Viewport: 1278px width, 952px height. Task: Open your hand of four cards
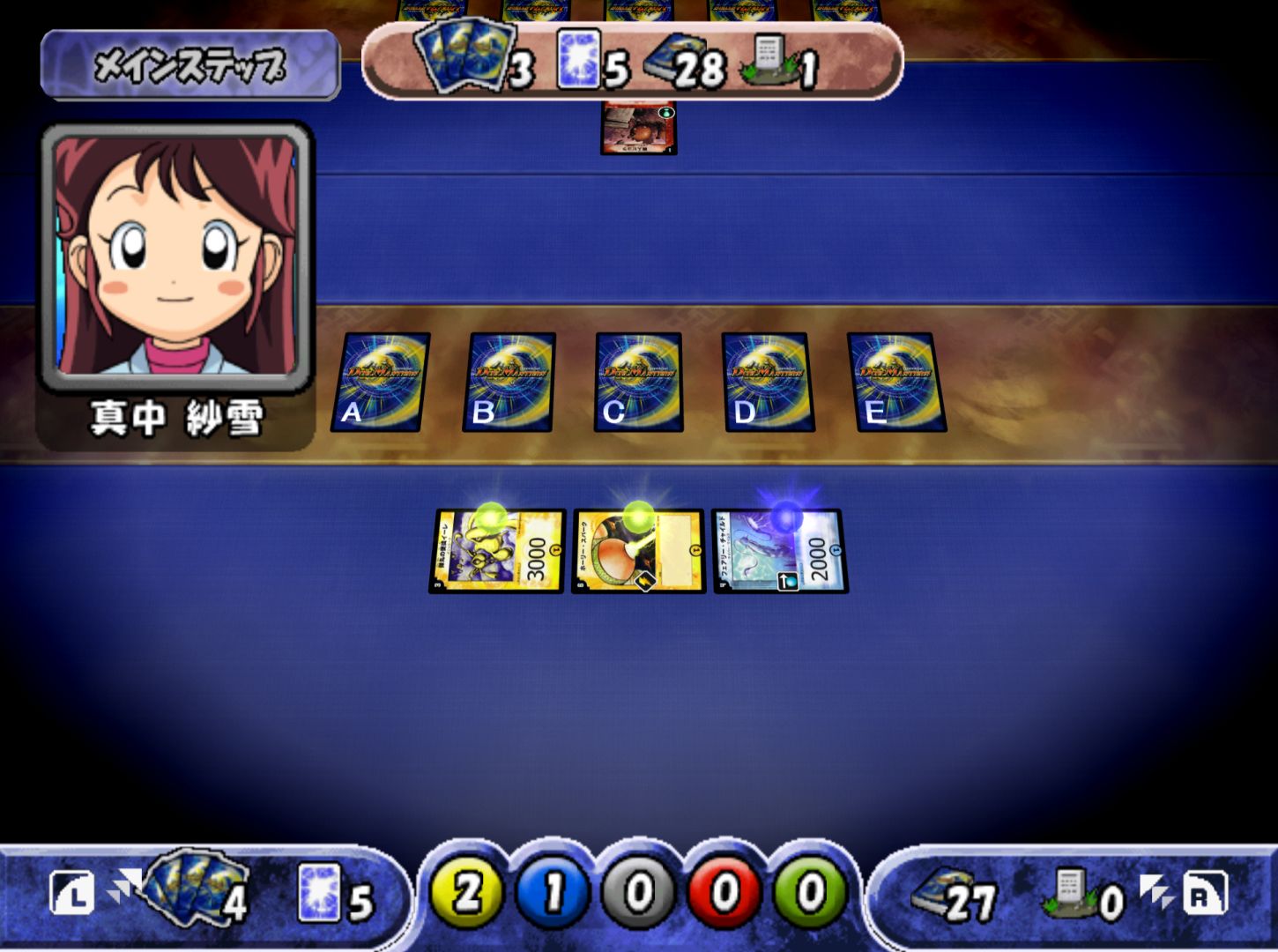196,889
